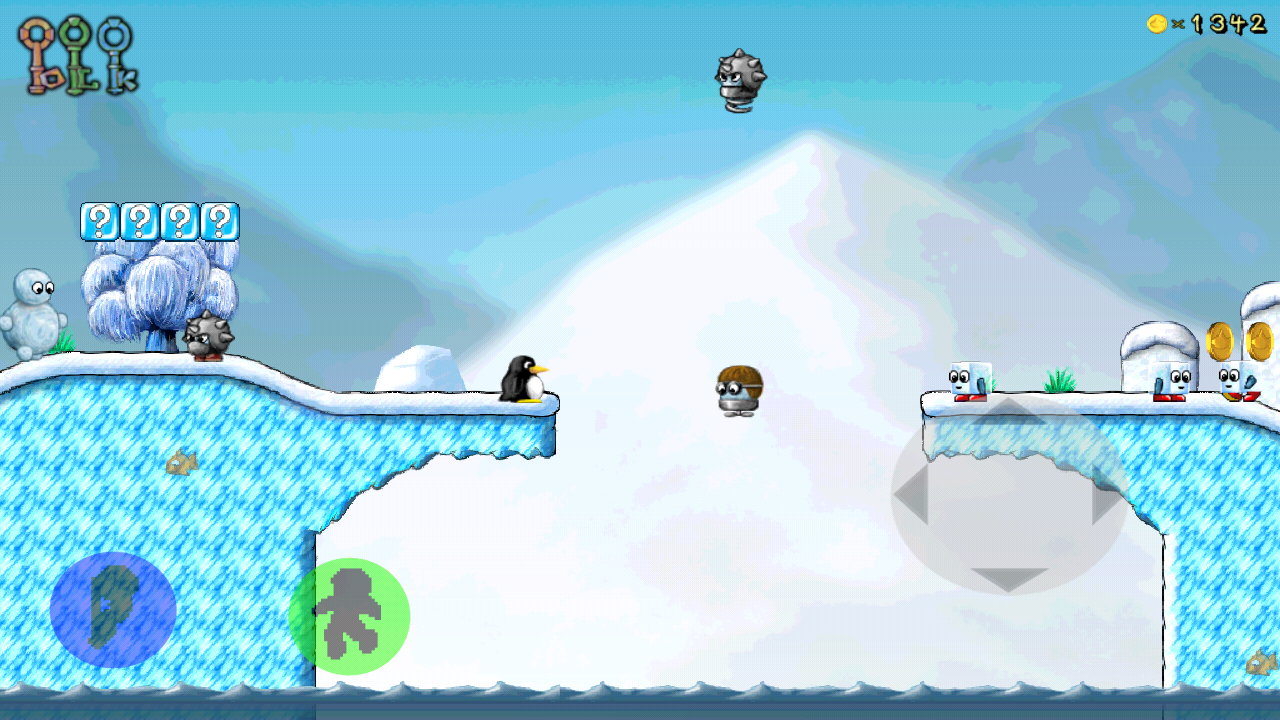
Task: Tap the green jump button
Action: [349, 616]
